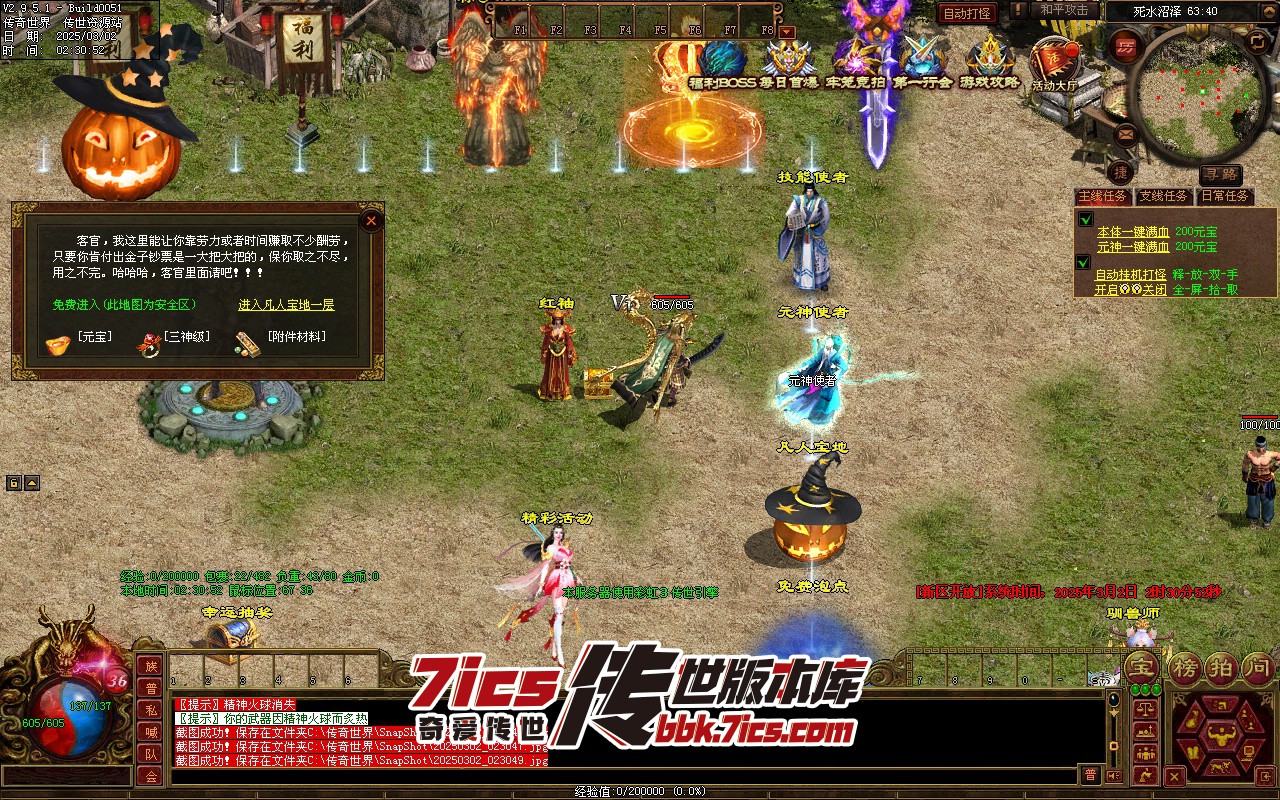Switch to the 支线任务 side quest tab
1280x800 pixels.
pos(1165,196)
